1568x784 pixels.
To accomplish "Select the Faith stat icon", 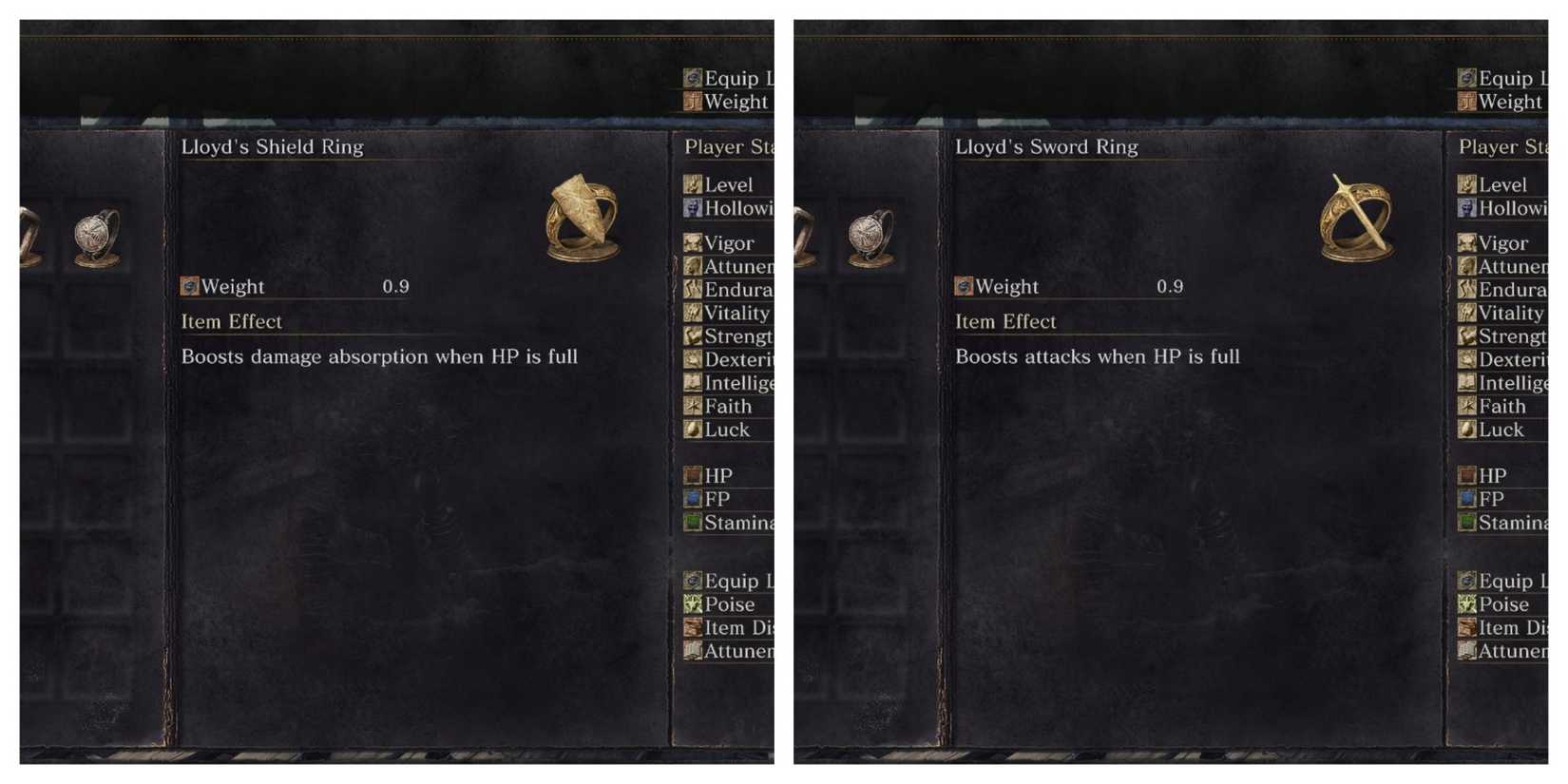I will tap(693, 406).
